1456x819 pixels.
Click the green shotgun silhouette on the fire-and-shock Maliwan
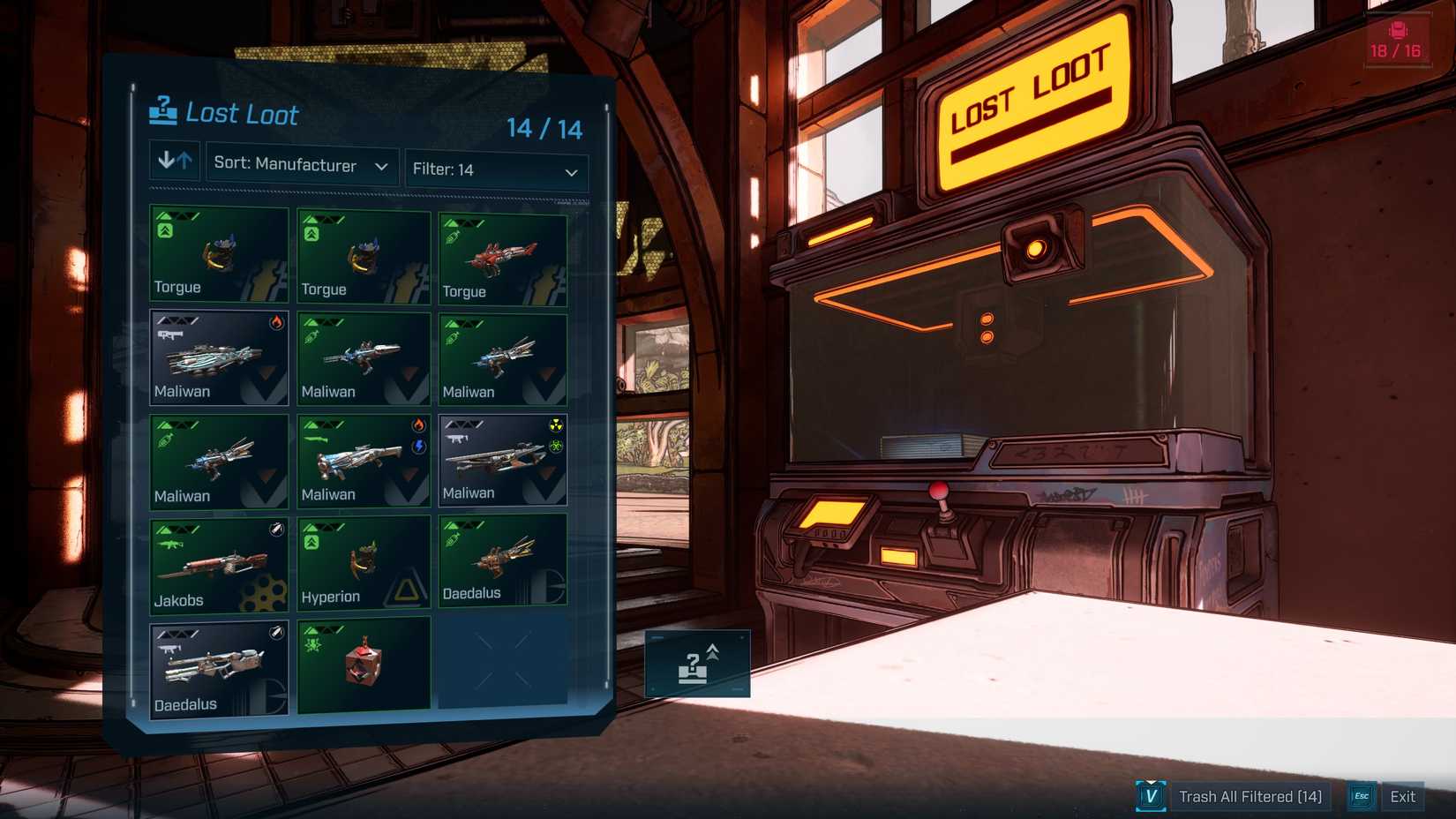tap(319, 440)
